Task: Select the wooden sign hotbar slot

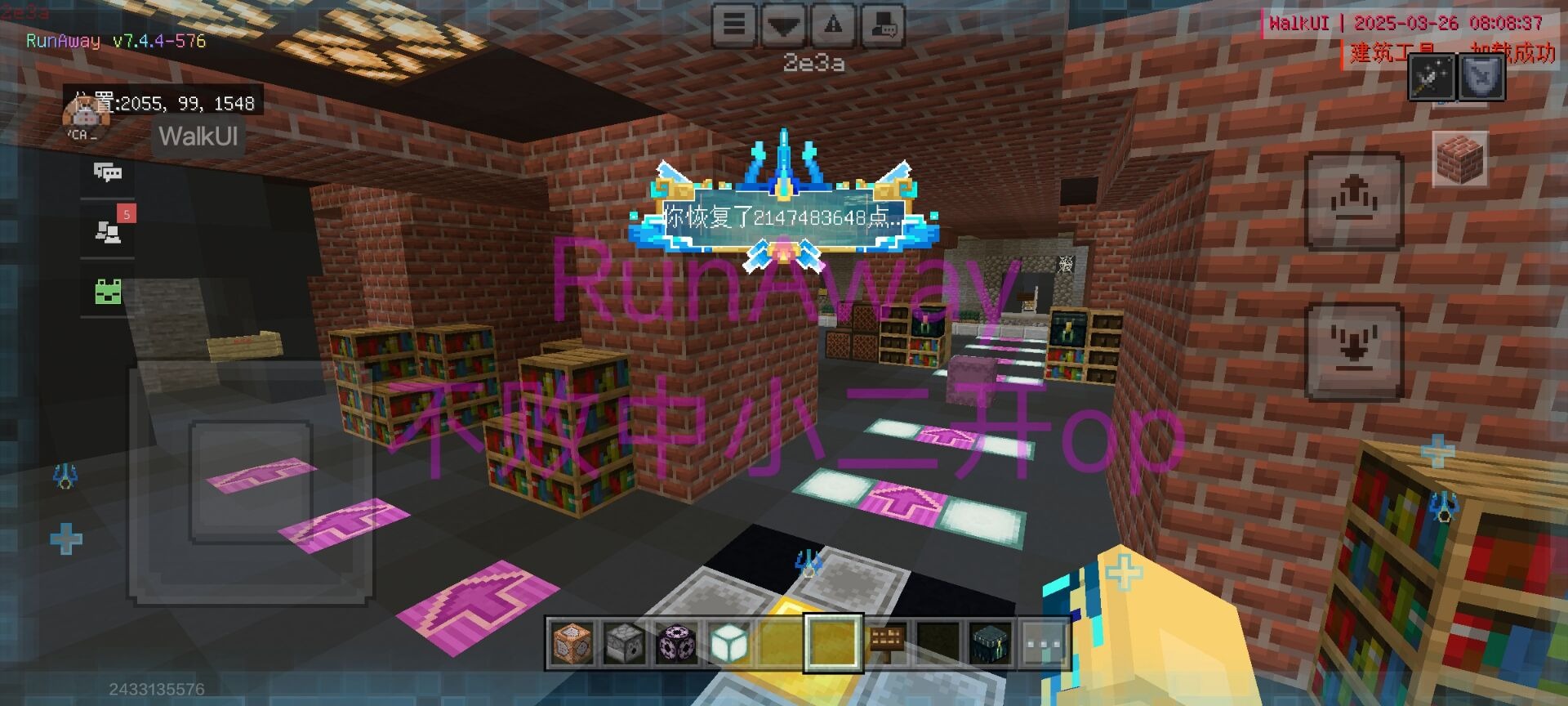Action: [x=886, y=643]
